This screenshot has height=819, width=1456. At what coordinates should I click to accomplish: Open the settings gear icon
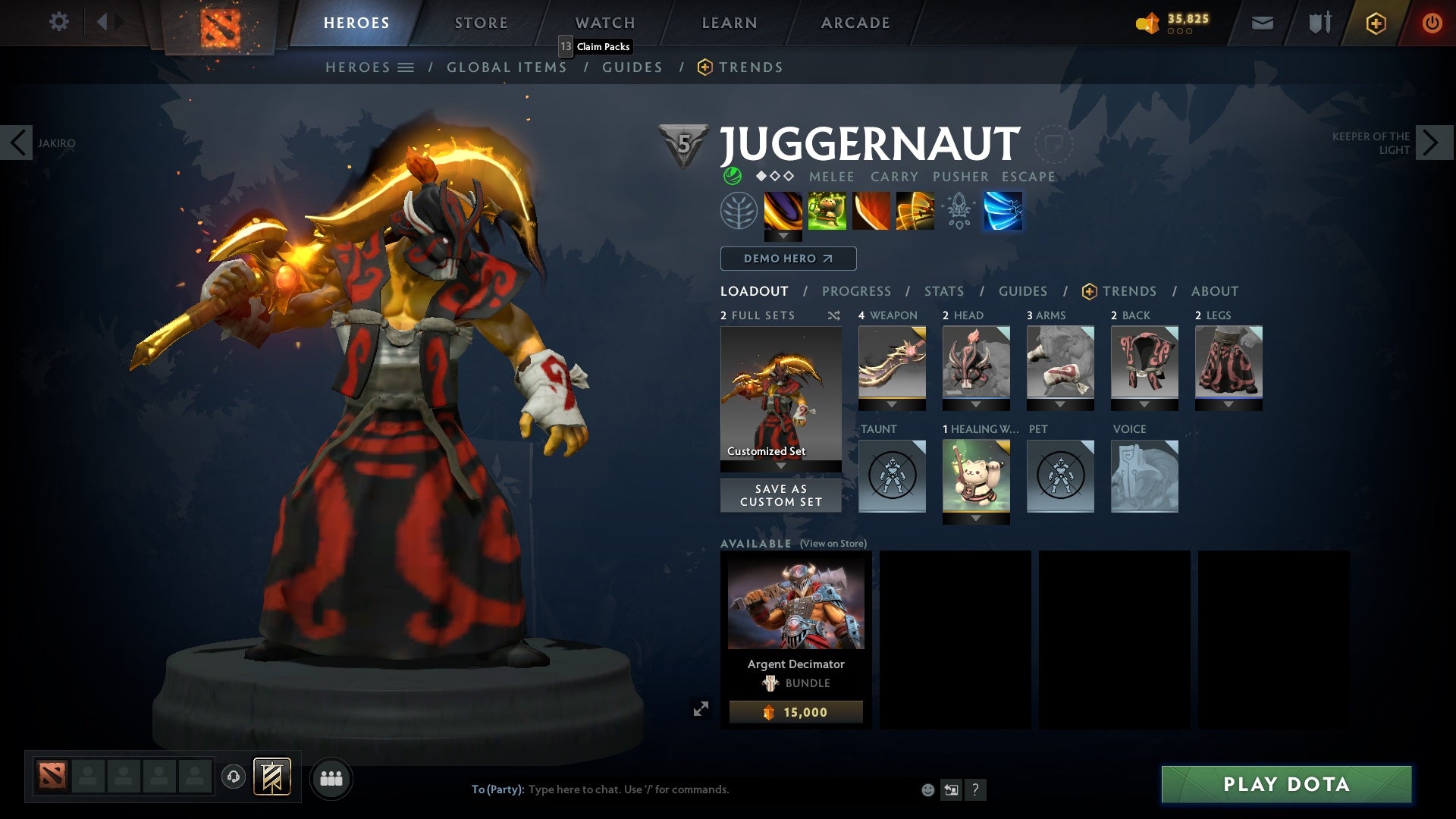pos(59,22)
